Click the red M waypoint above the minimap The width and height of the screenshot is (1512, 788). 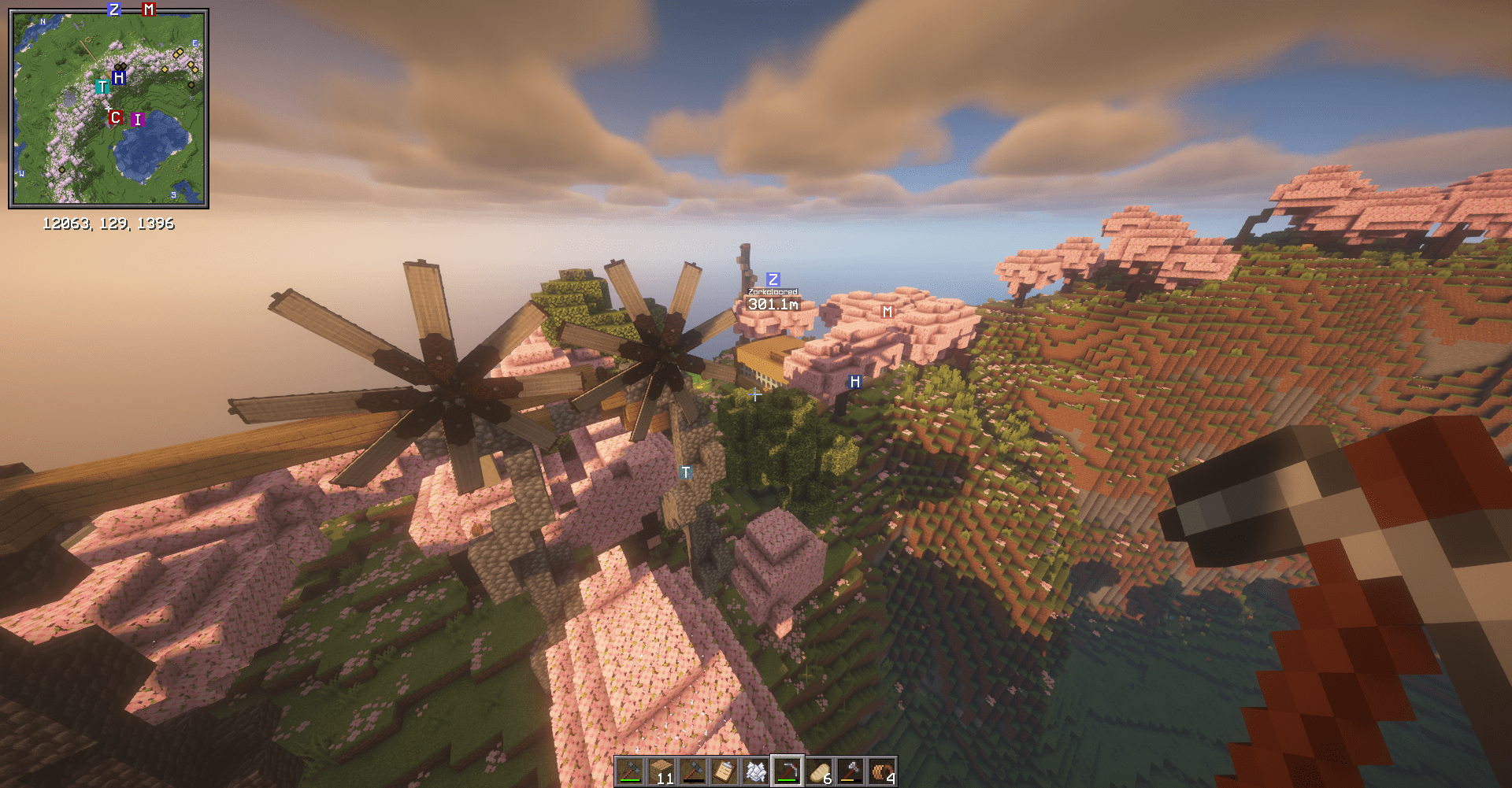[148, 10]
